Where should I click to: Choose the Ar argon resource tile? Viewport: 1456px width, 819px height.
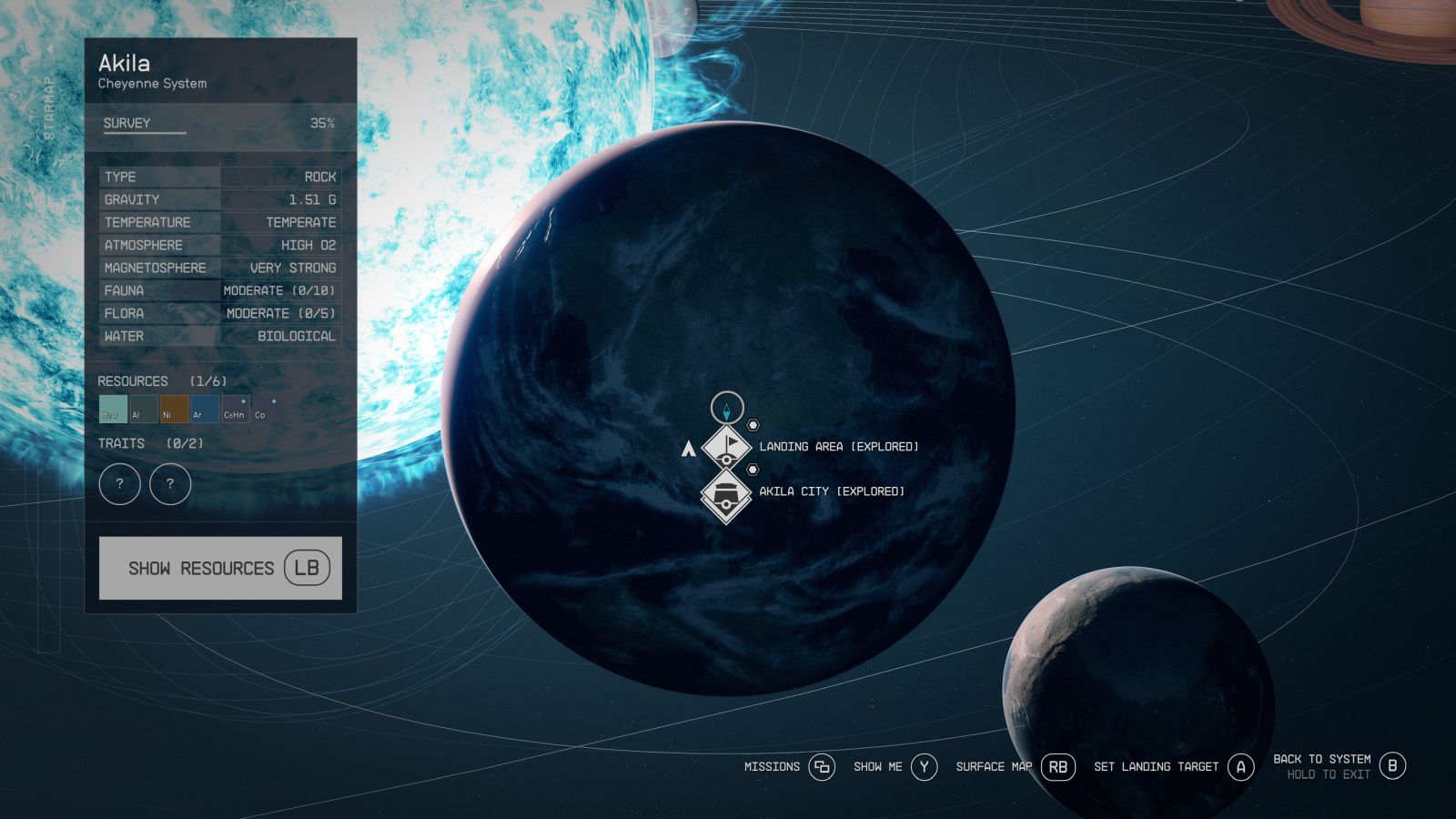[205, 409]
